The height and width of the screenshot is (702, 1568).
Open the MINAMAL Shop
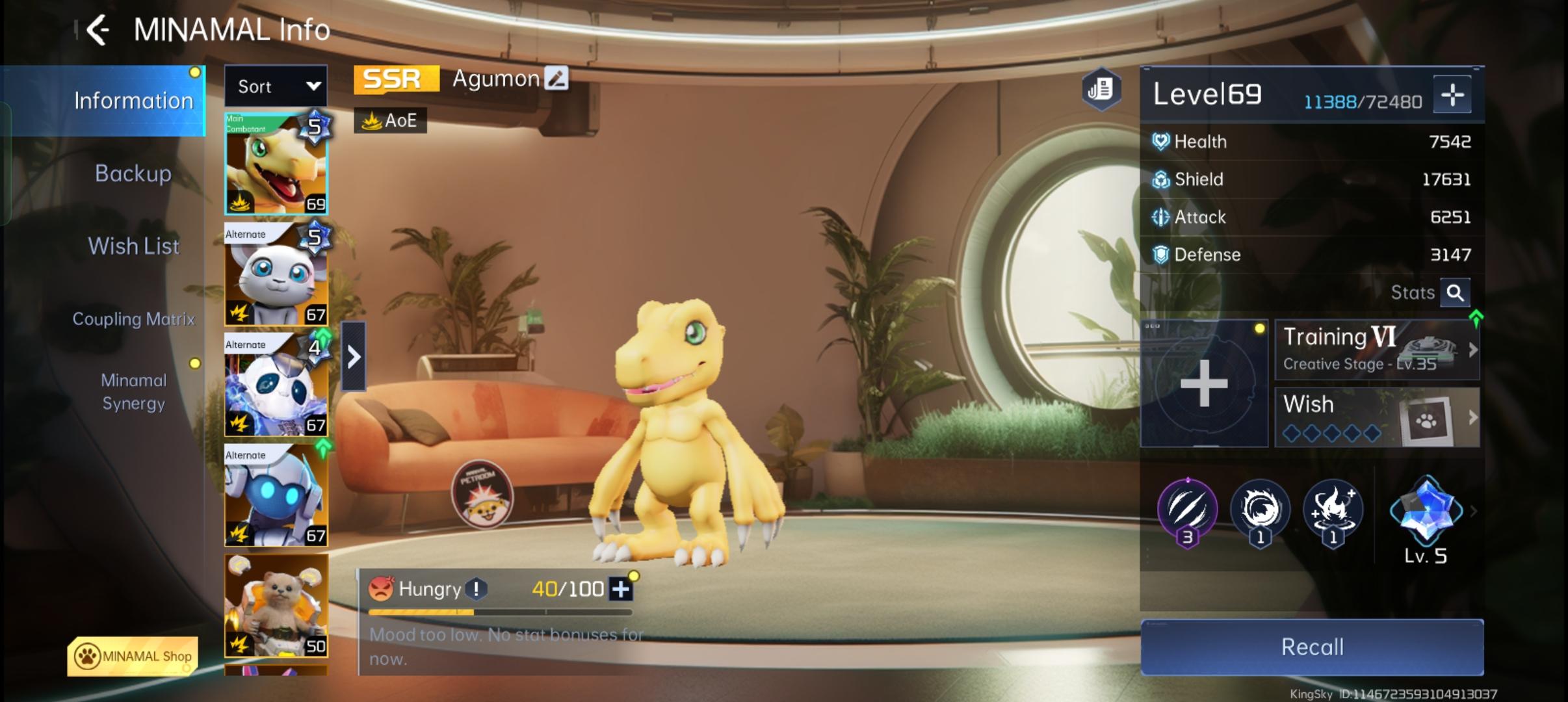coord(133,656)
